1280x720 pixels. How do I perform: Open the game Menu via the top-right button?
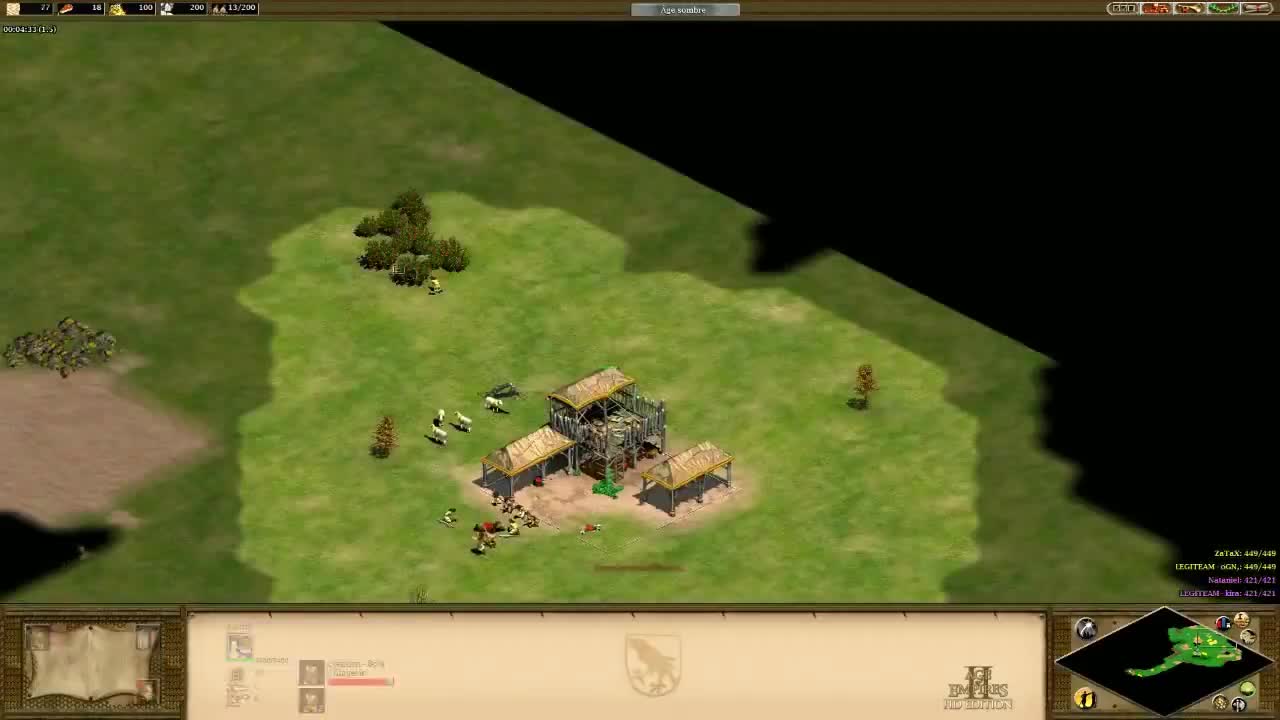1120,8
